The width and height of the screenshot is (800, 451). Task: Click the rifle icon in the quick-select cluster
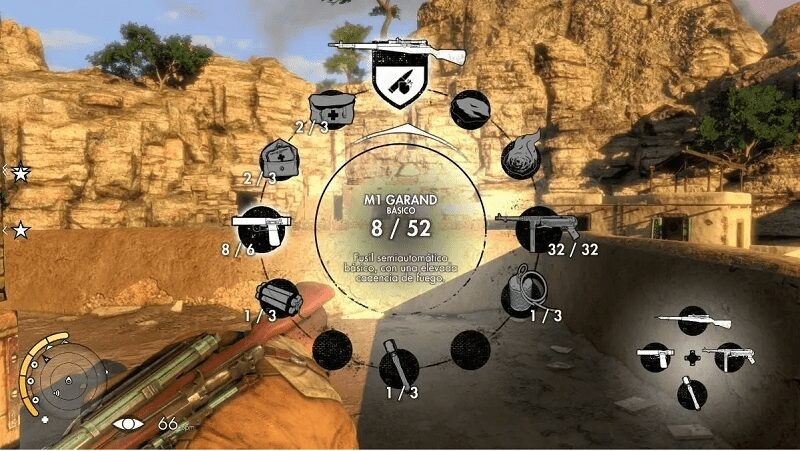(692, 320)
